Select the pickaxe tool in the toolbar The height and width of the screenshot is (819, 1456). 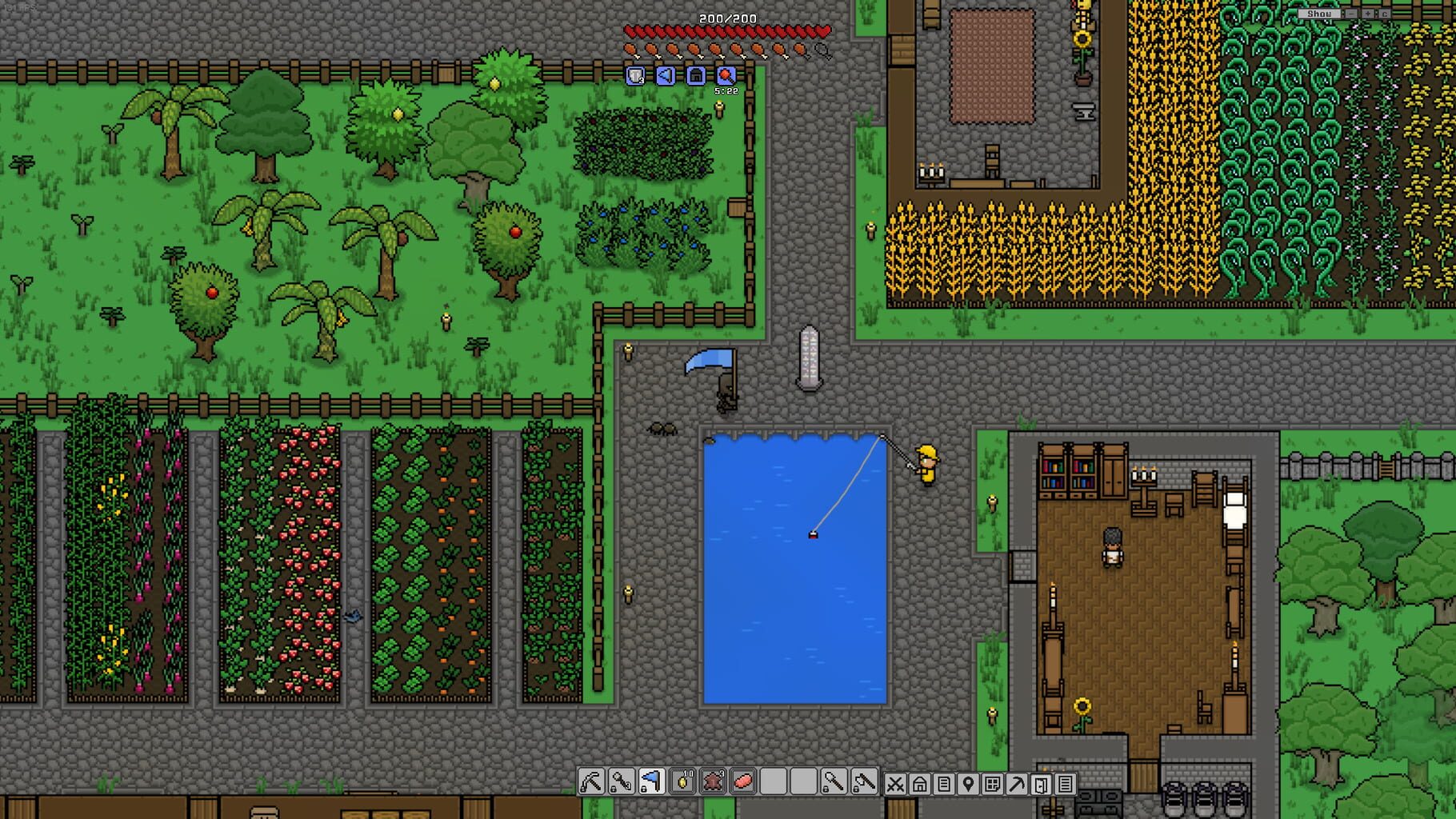click(x=591, y=784)
